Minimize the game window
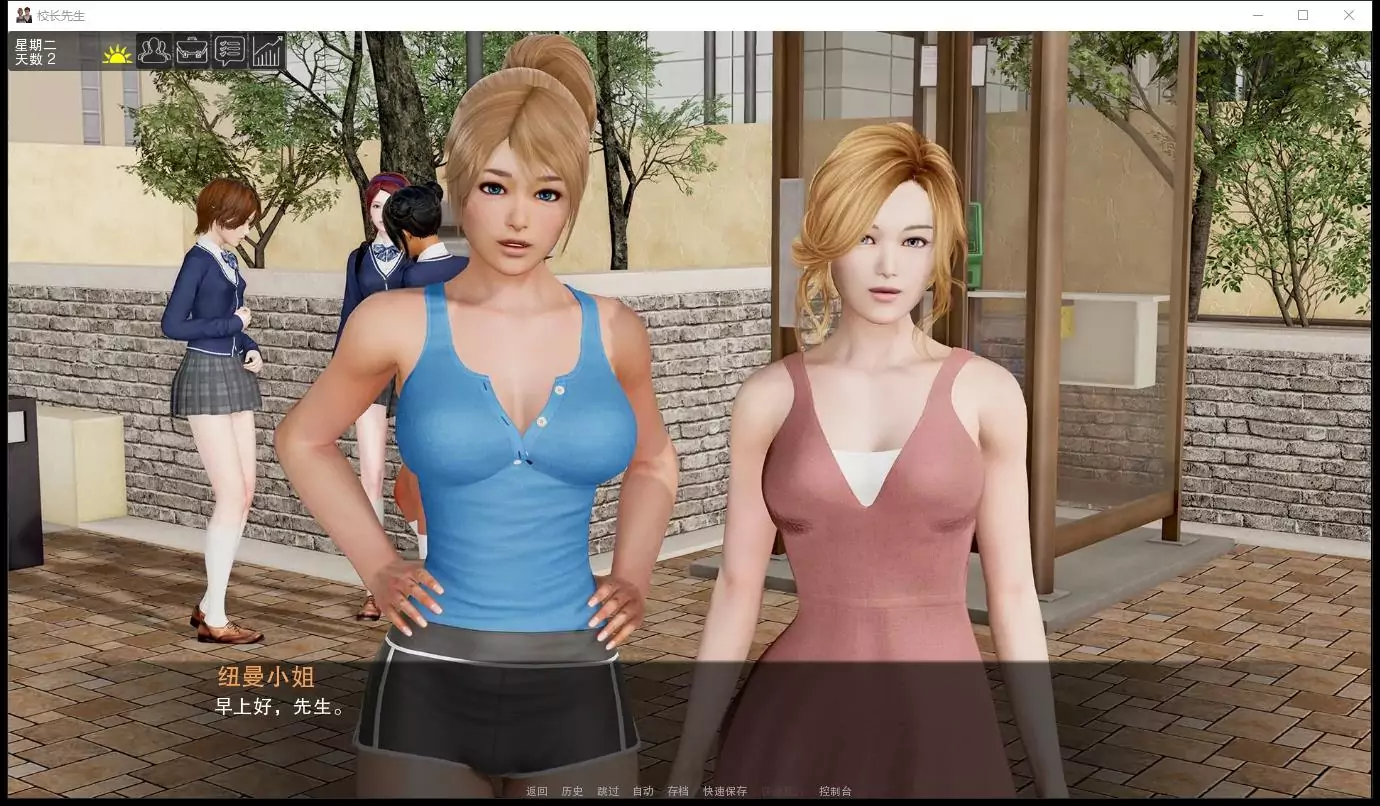1380x806 pixels. click(1257, 14)
